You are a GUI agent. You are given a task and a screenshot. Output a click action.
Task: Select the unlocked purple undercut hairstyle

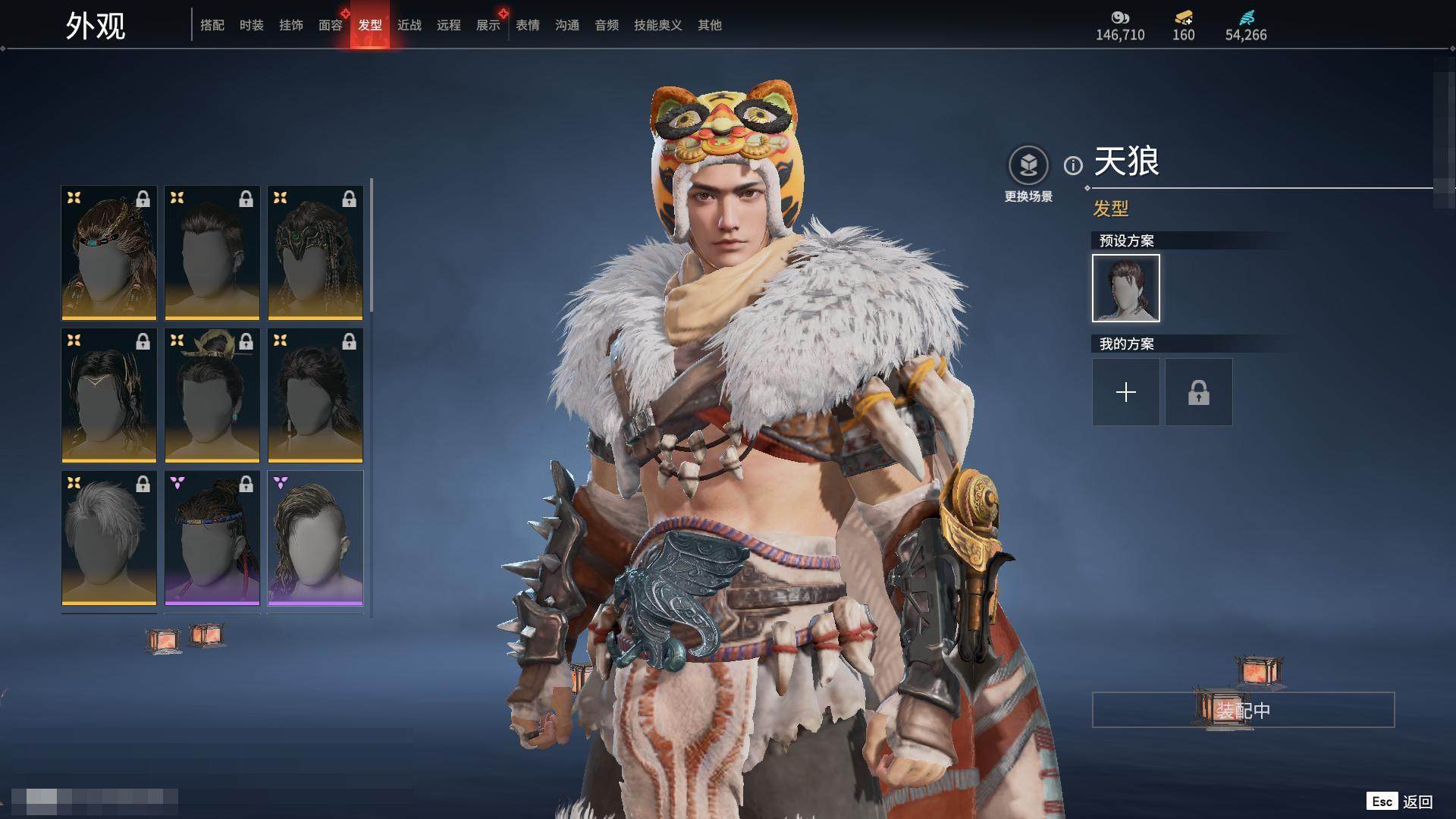pyautogui.click(x=315, y=538)
